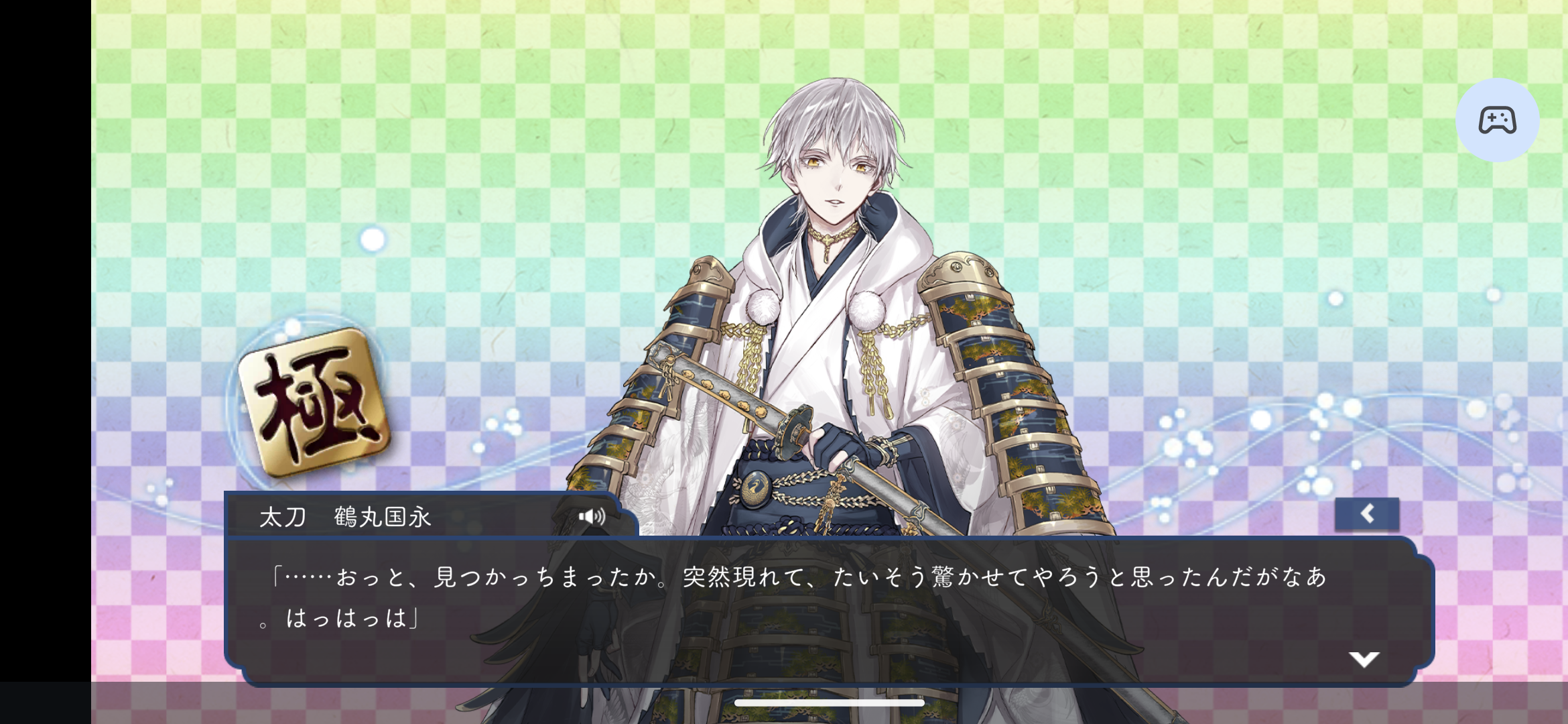Replay the voice line via speaker icon
This screenshot has height=724, width=1568.
(592, 516)
